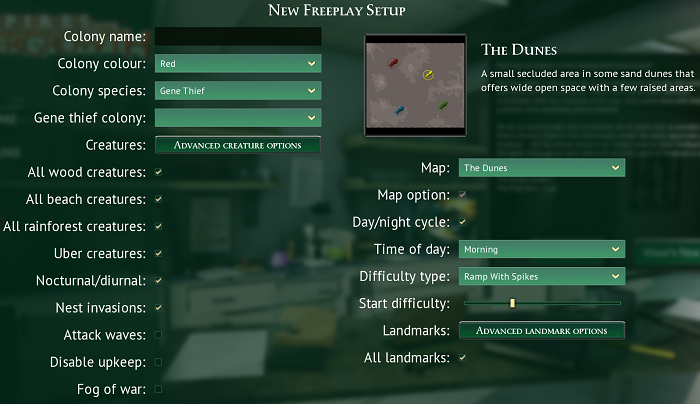Screen dimensions: 700x404
Task: Open Advanced creature options
Action: (238, 145)
